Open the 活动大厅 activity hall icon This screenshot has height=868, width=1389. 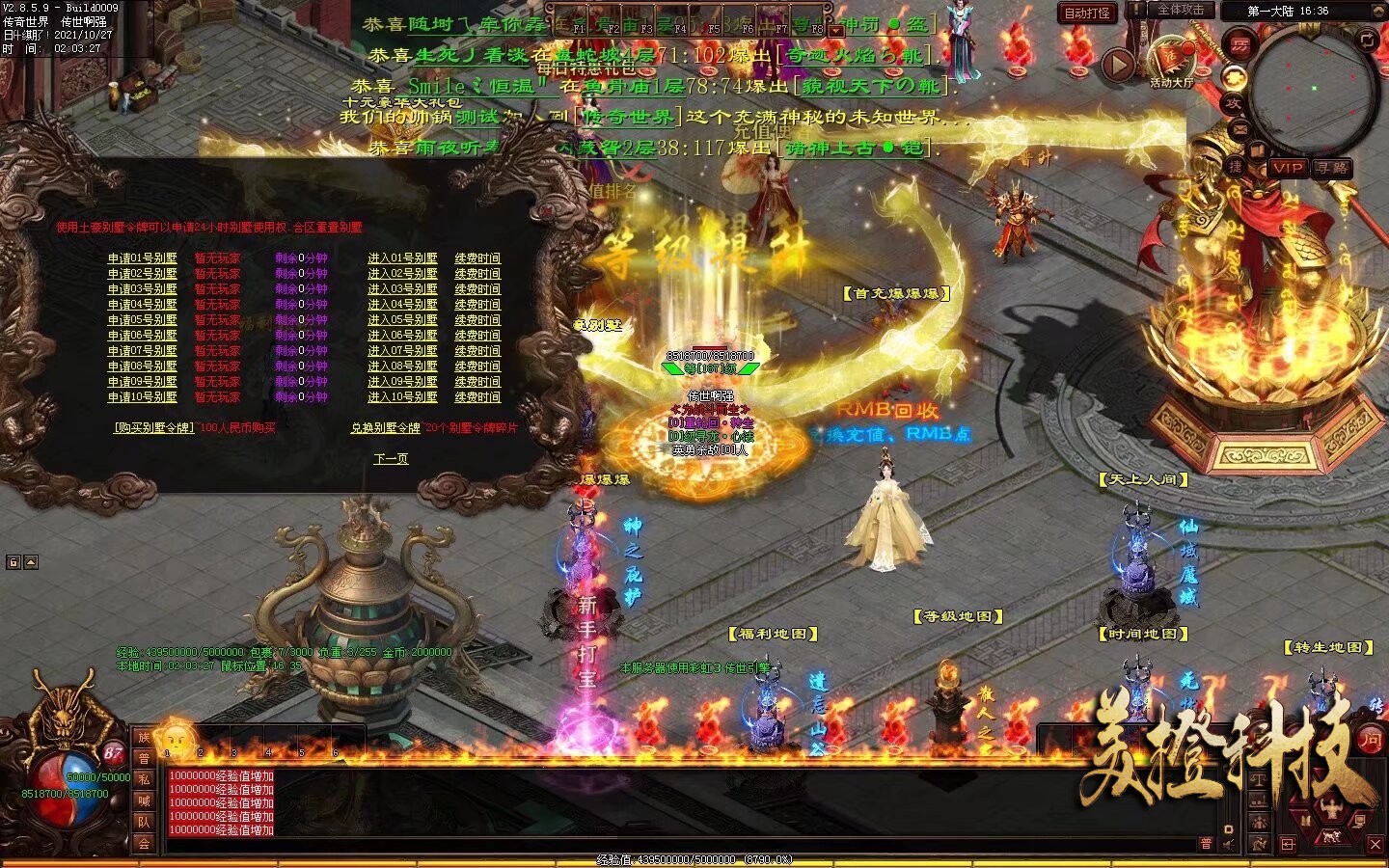coord(1170,60)
